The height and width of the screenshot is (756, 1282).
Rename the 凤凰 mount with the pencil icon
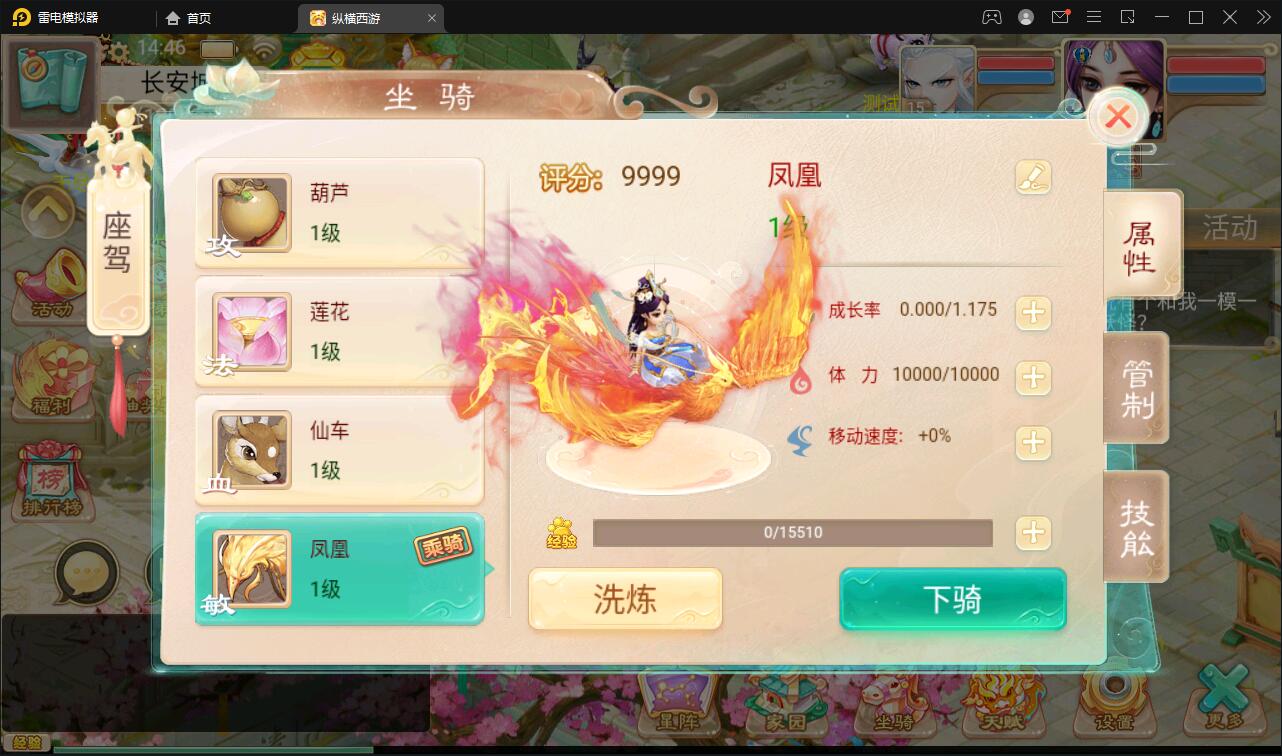[1034, 176]
